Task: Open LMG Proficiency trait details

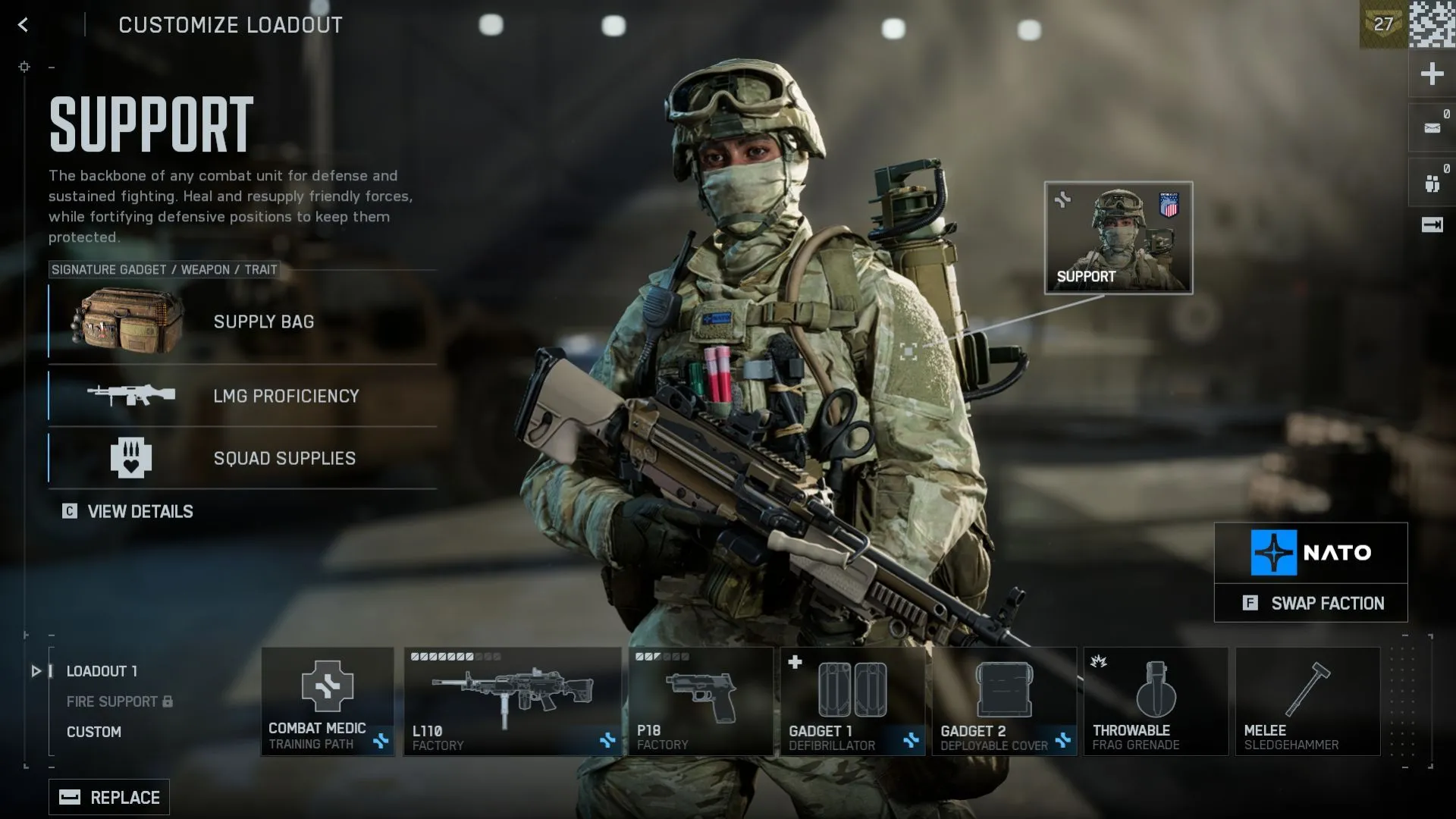Action: tap(241, 396)
